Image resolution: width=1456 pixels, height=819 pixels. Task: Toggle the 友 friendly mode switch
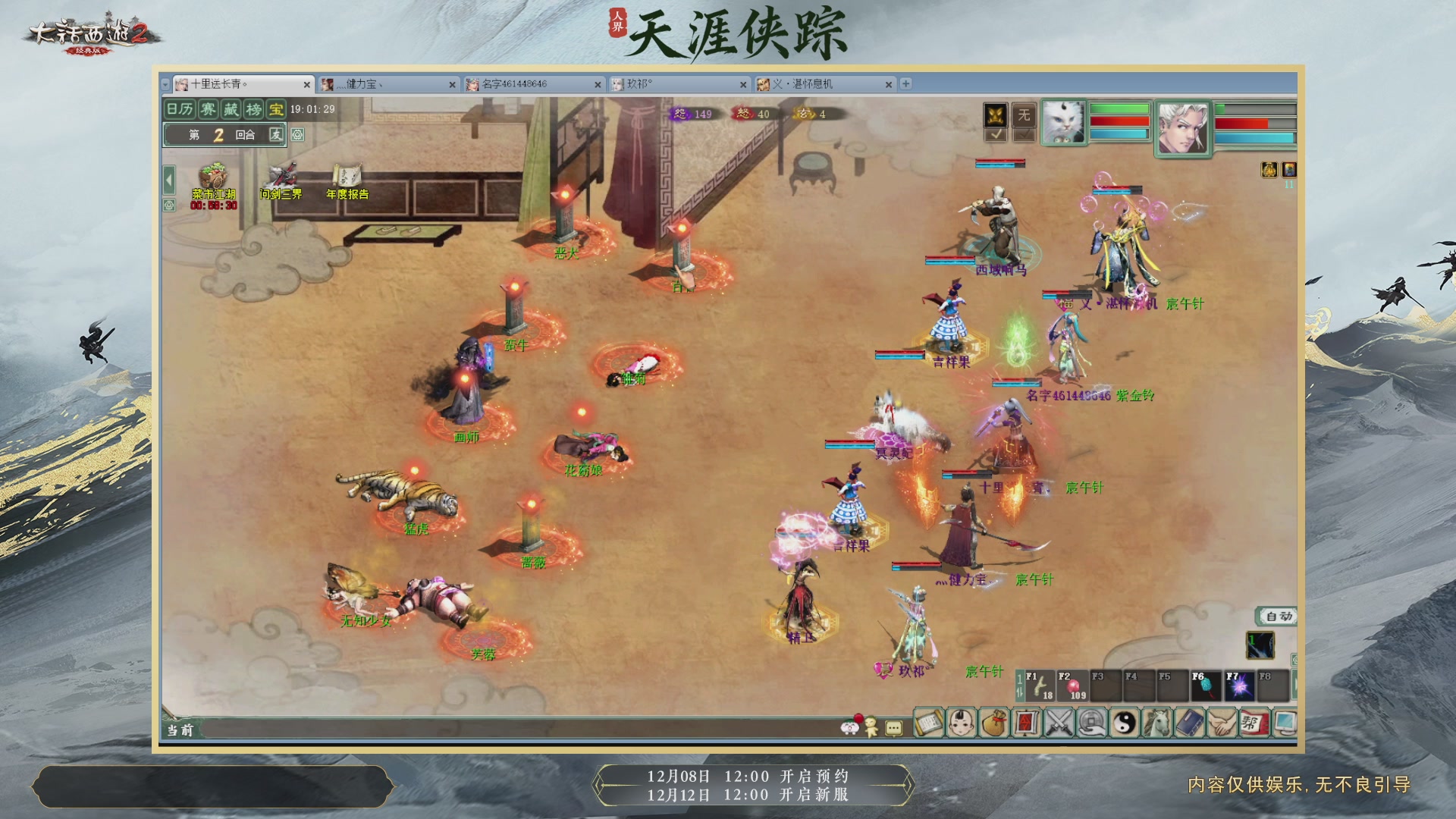(277, 133)
